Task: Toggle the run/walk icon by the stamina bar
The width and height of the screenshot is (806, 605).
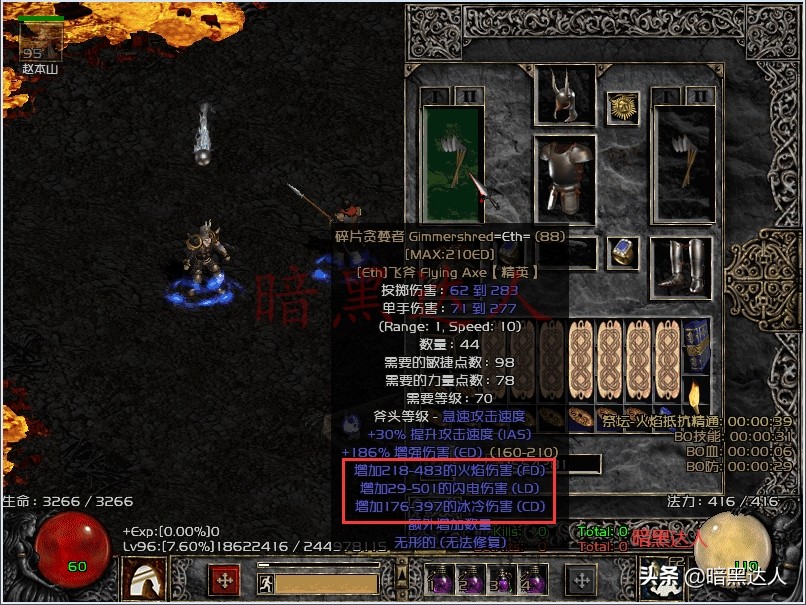Action: point(264,583)
